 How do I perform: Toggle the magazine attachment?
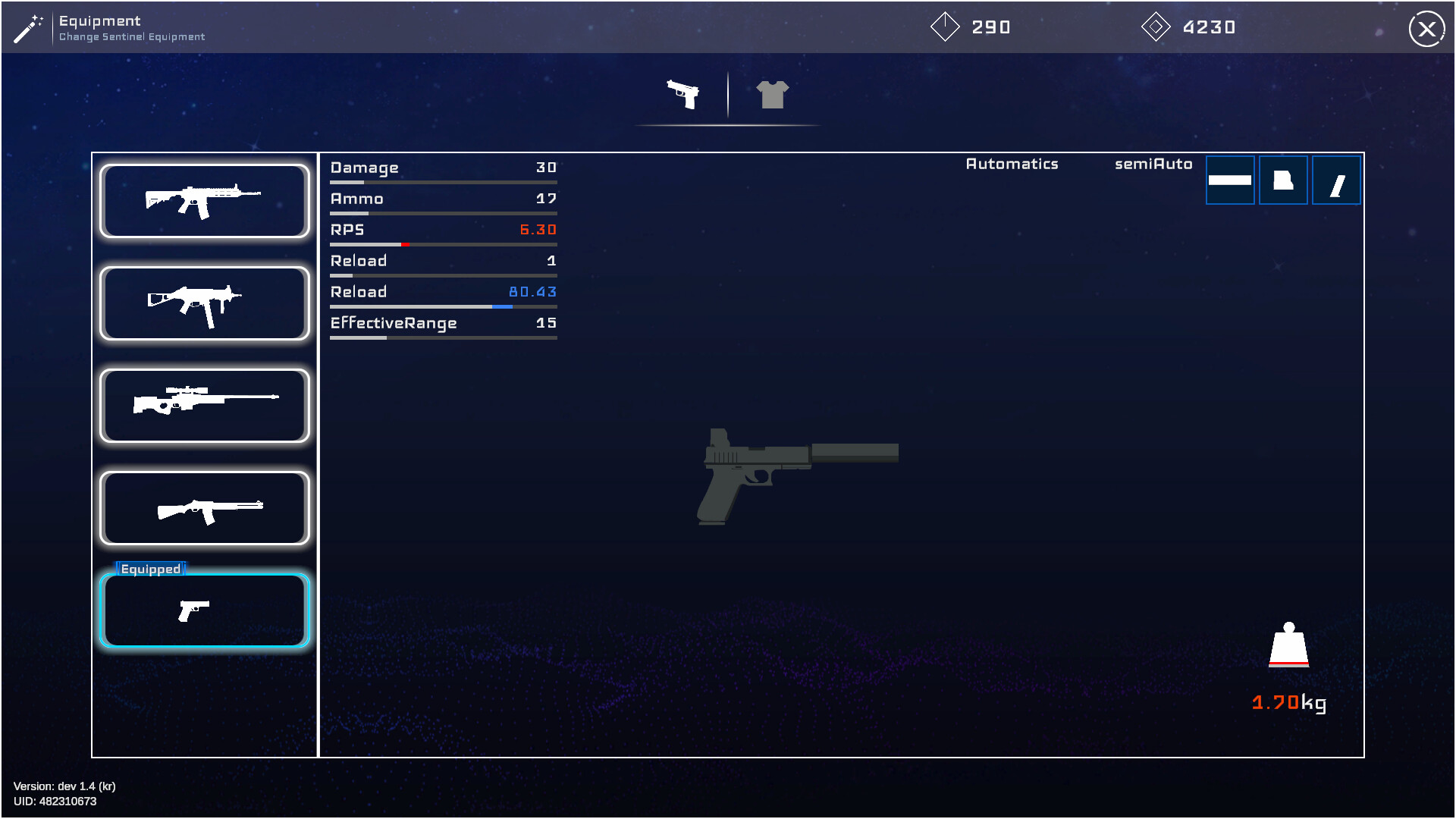tap(1336, 180)
